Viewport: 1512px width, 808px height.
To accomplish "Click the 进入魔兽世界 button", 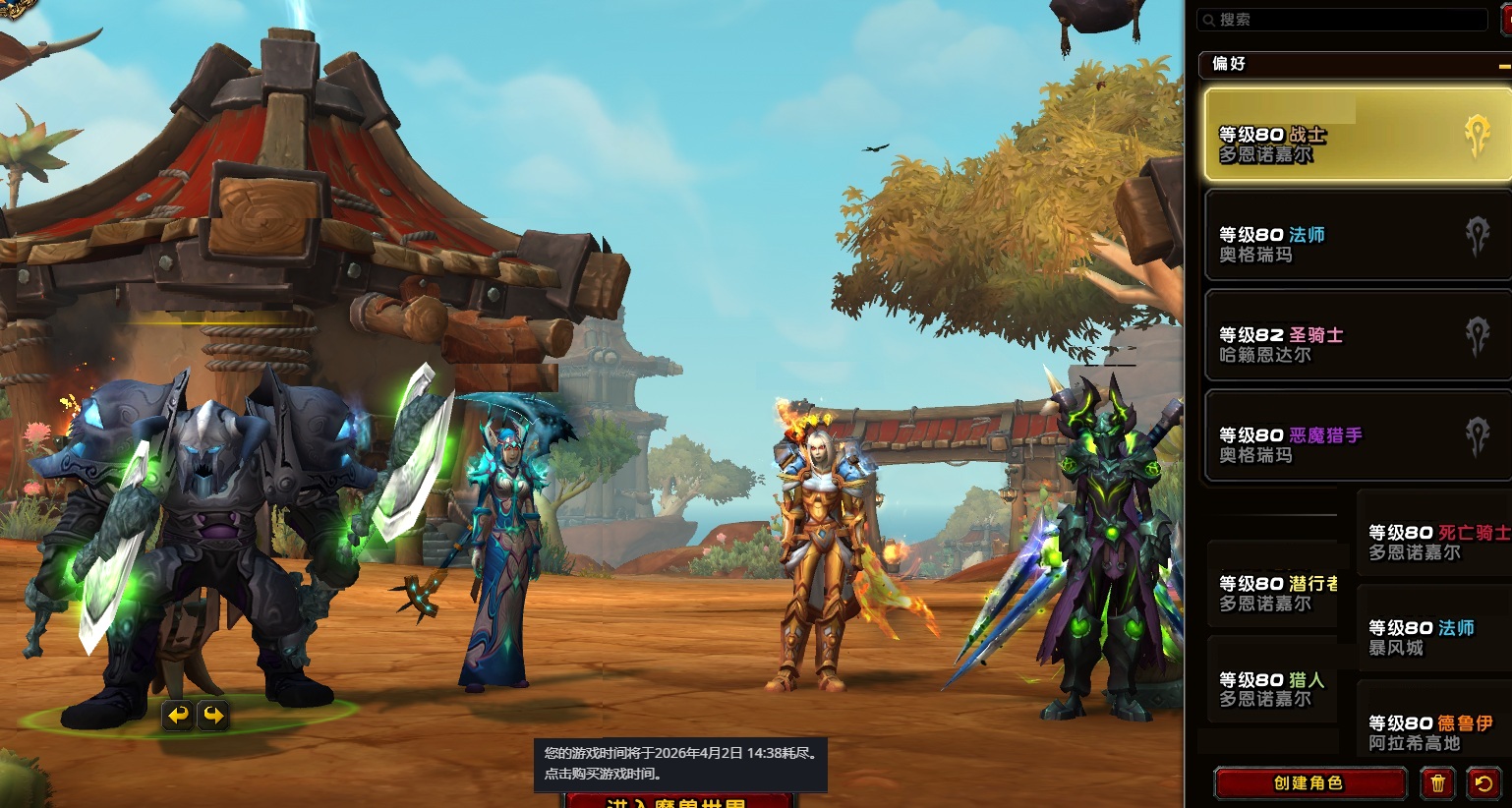I will (678, 801).
